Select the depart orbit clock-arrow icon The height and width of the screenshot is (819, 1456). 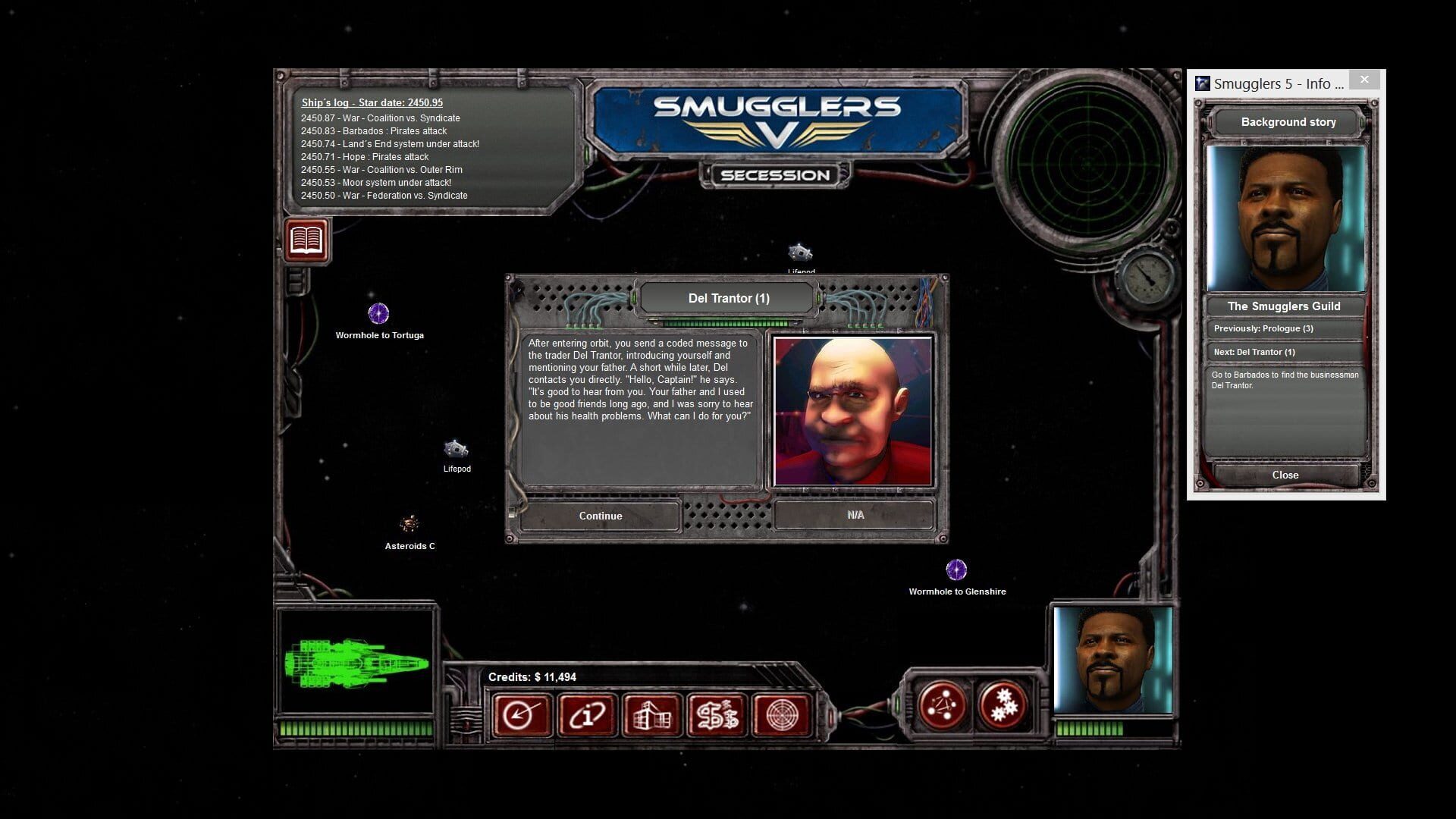pyautogui.click(x=521, y=714)
